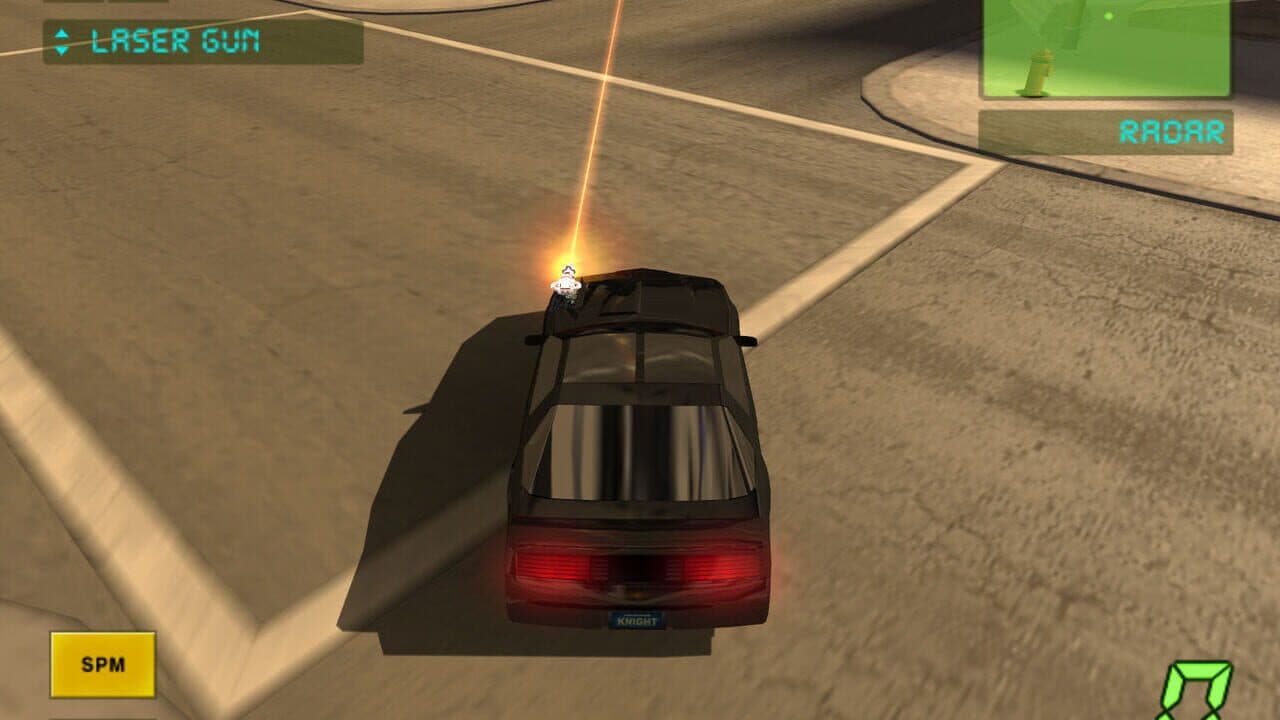Toggle the weapon selector upward arrow
1280x720 pixels.
coord(62,35)
